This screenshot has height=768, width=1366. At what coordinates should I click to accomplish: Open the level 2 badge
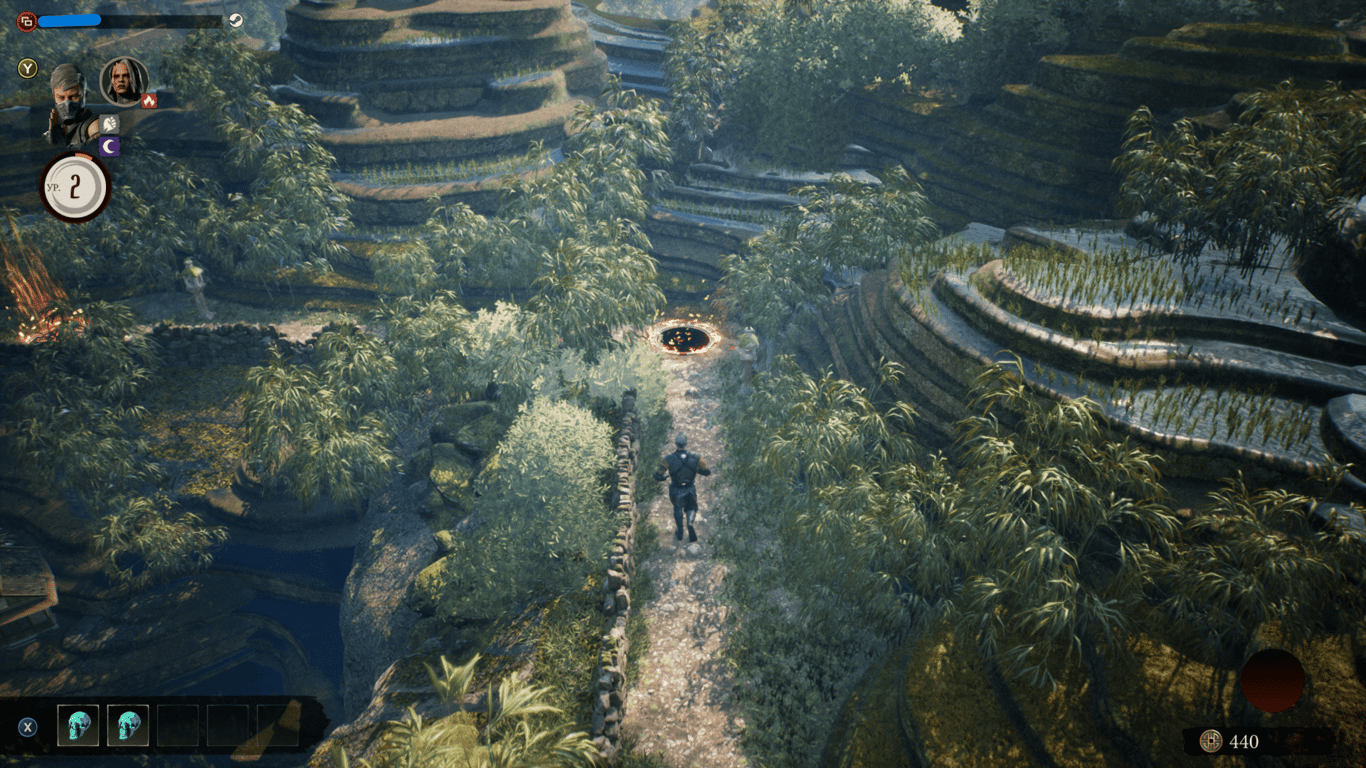[x=75, y=188]
